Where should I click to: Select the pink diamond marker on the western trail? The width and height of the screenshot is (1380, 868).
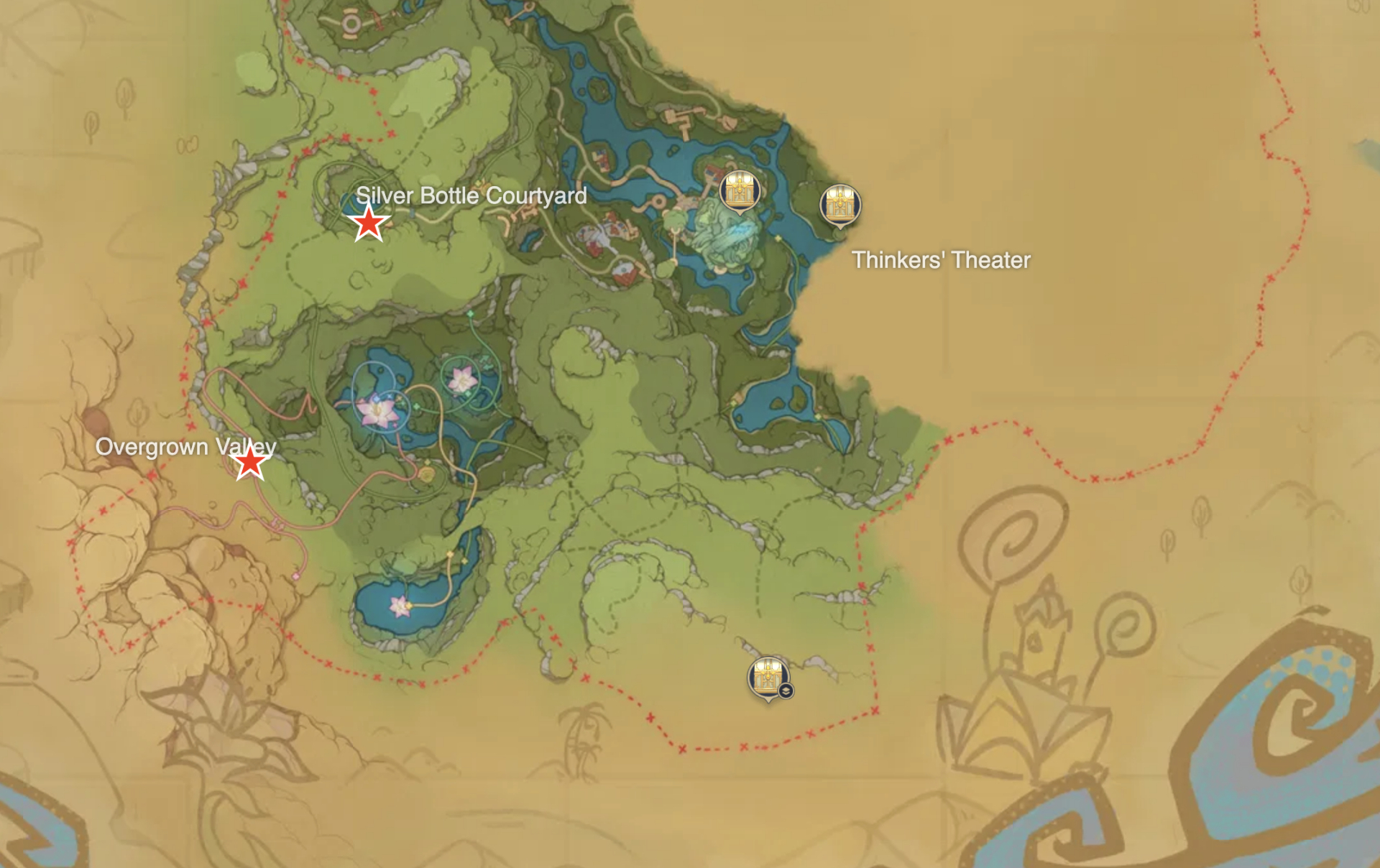pos(295,576)
